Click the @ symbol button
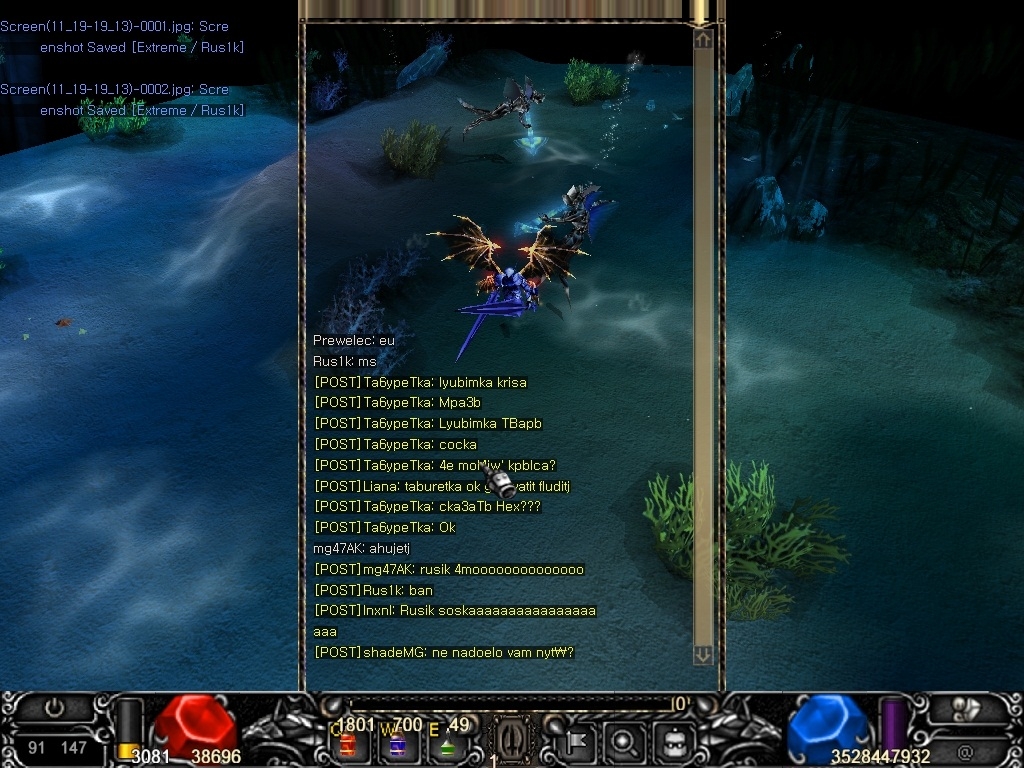Screen dimensions: 1024x768 965,751
